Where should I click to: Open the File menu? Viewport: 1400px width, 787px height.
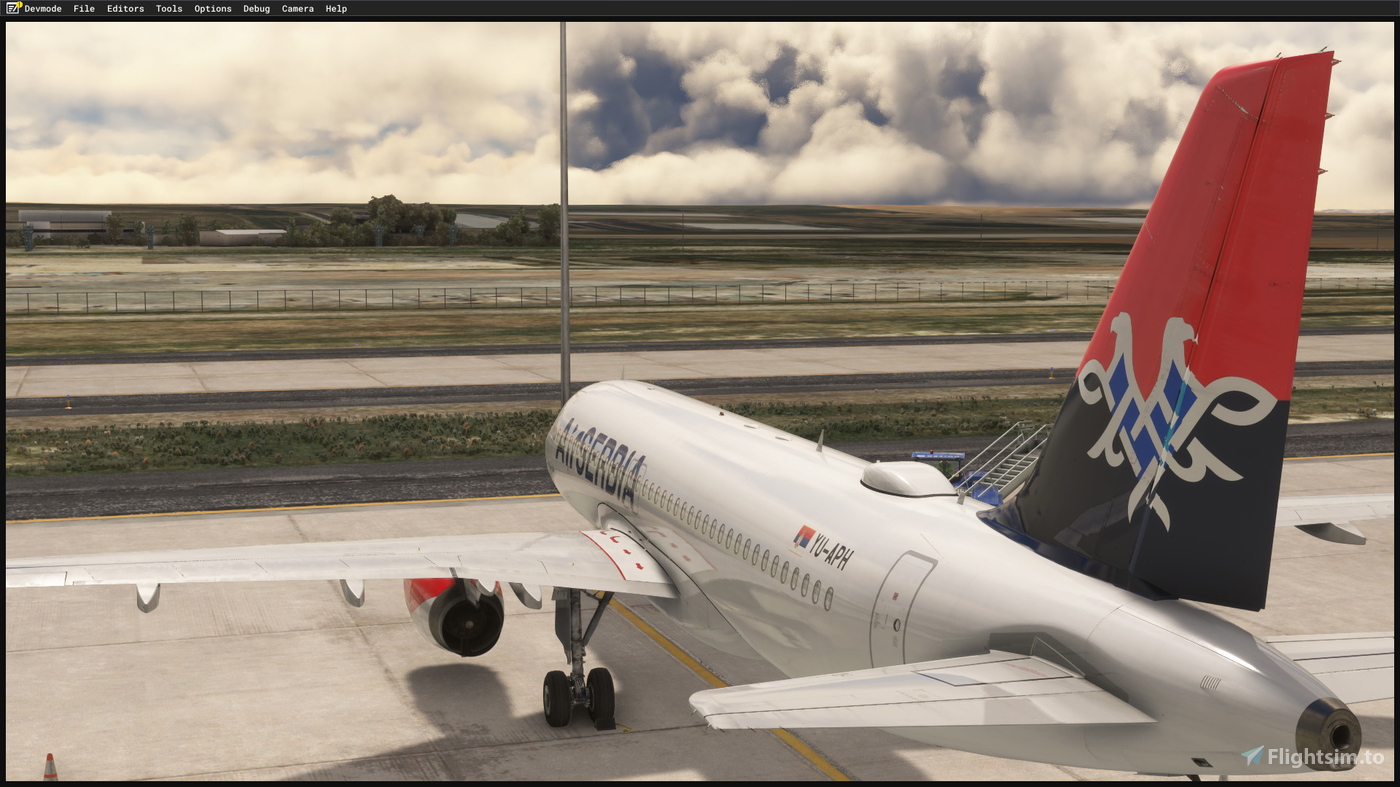(83, 8)
